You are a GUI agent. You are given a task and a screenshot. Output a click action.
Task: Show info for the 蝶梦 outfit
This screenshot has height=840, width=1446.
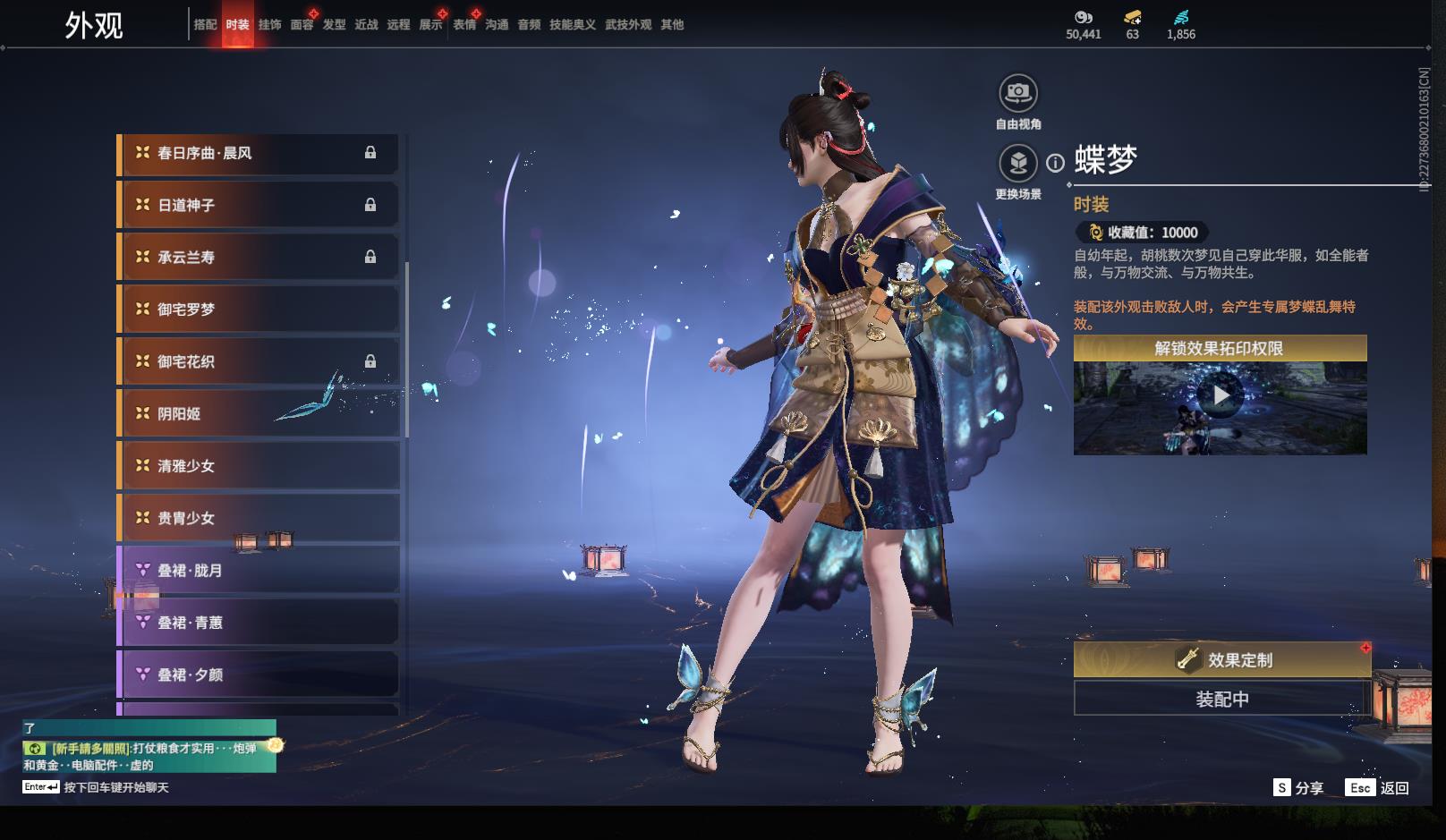pyautogui.click(x=1056, y=163)
